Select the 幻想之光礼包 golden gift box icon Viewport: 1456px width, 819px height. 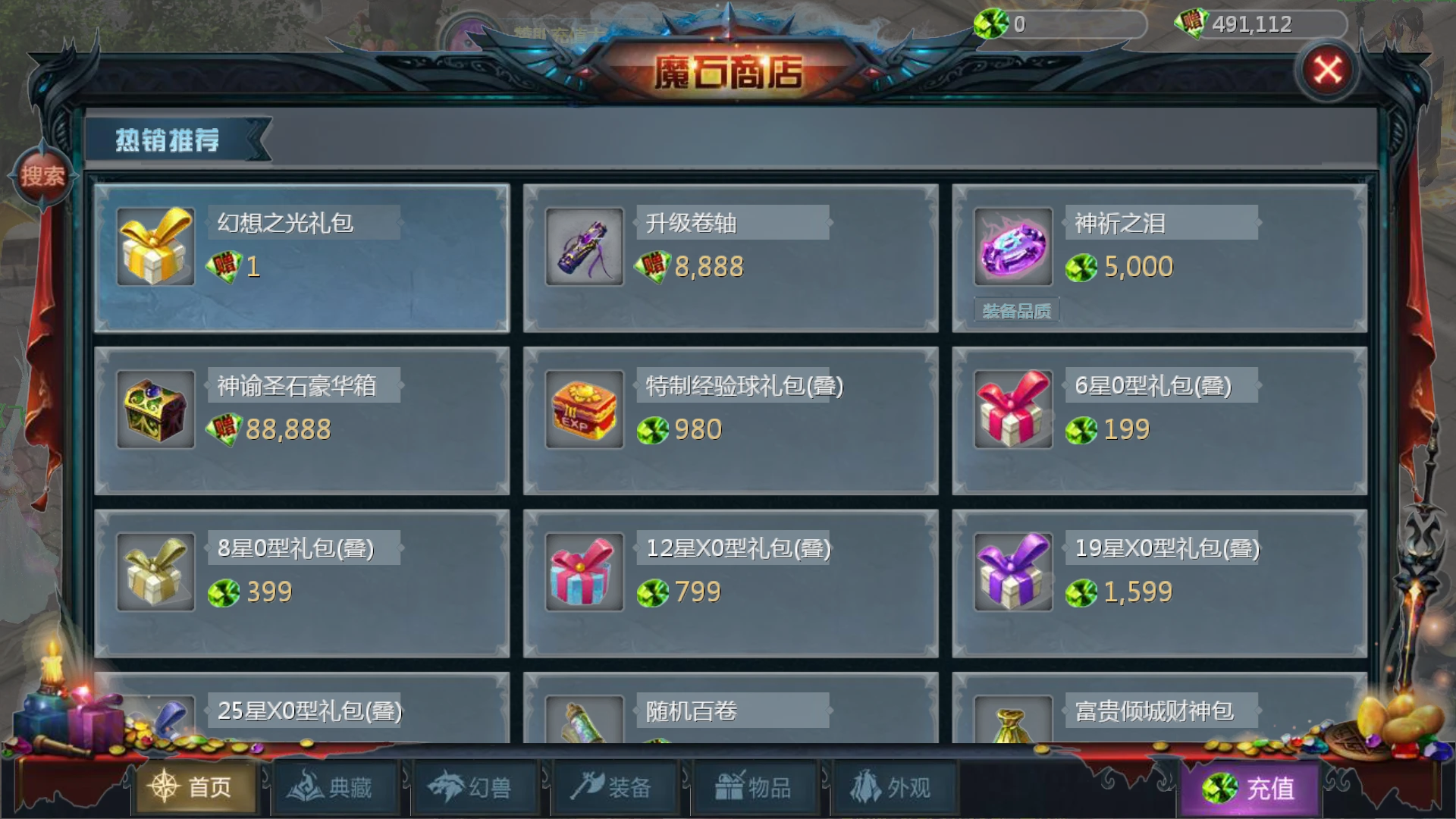(x=155, y=246)
